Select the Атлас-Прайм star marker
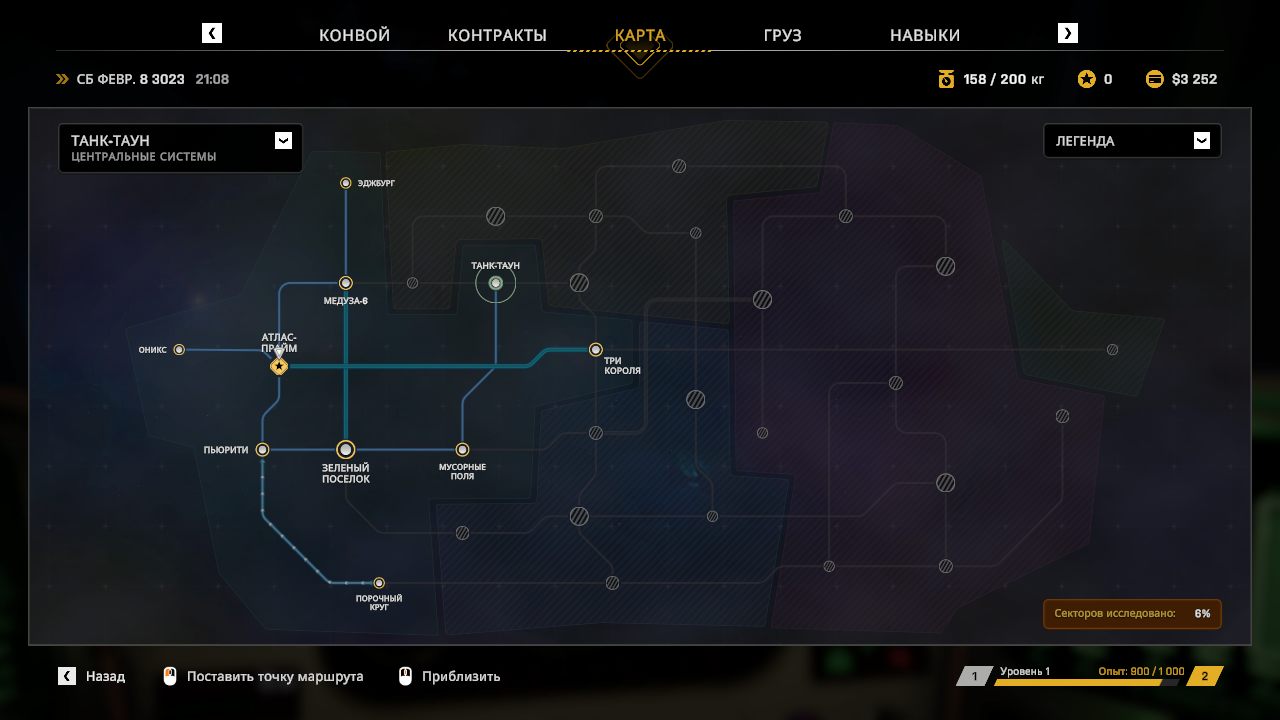 click(x=279, y=367)
